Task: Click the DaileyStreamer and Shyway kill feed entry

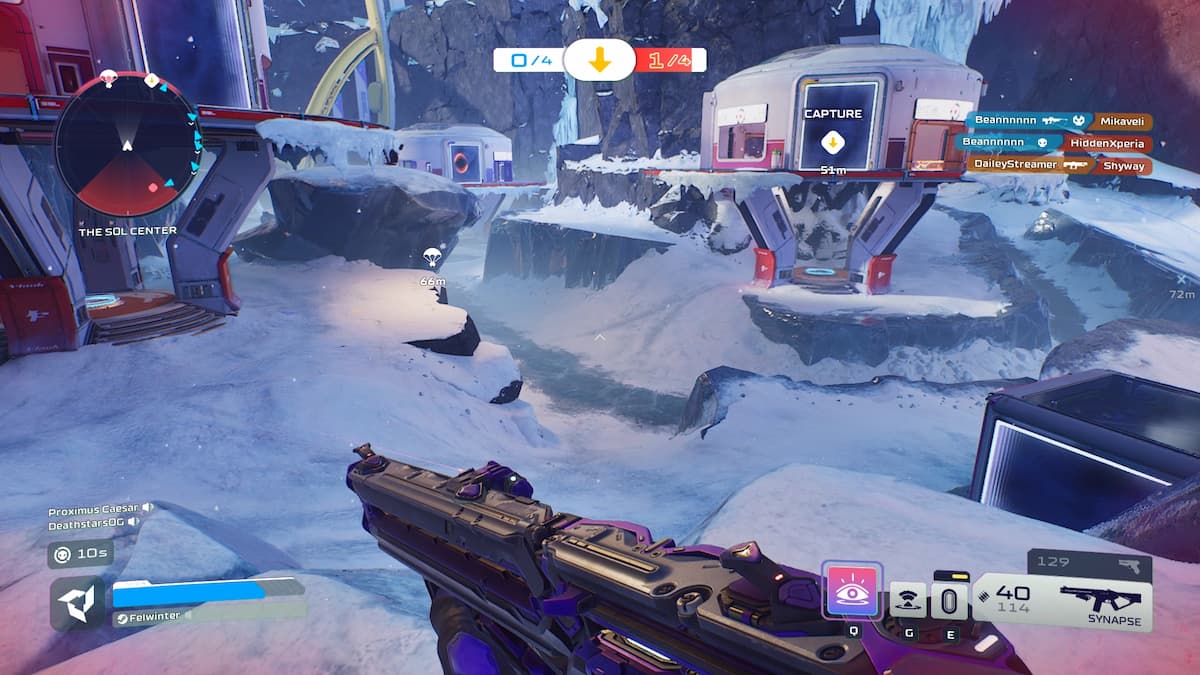Action: [x=1058, y=165]
